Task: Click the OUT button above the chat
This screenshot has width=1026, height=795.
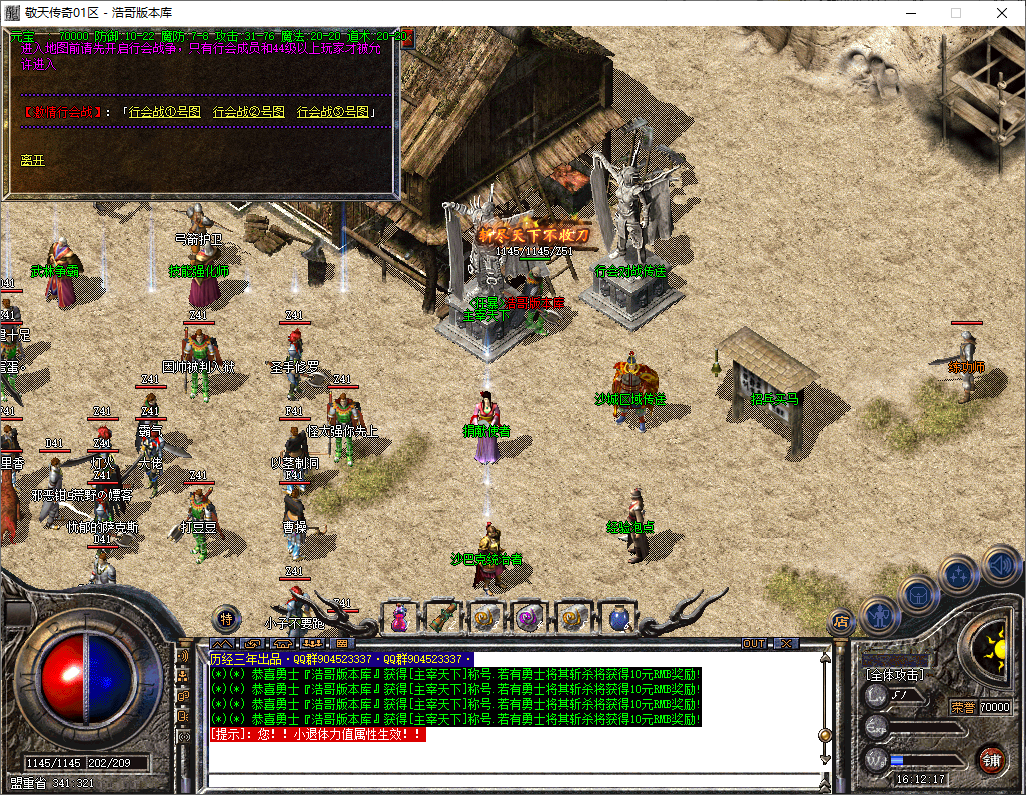Action: (753, 643)
